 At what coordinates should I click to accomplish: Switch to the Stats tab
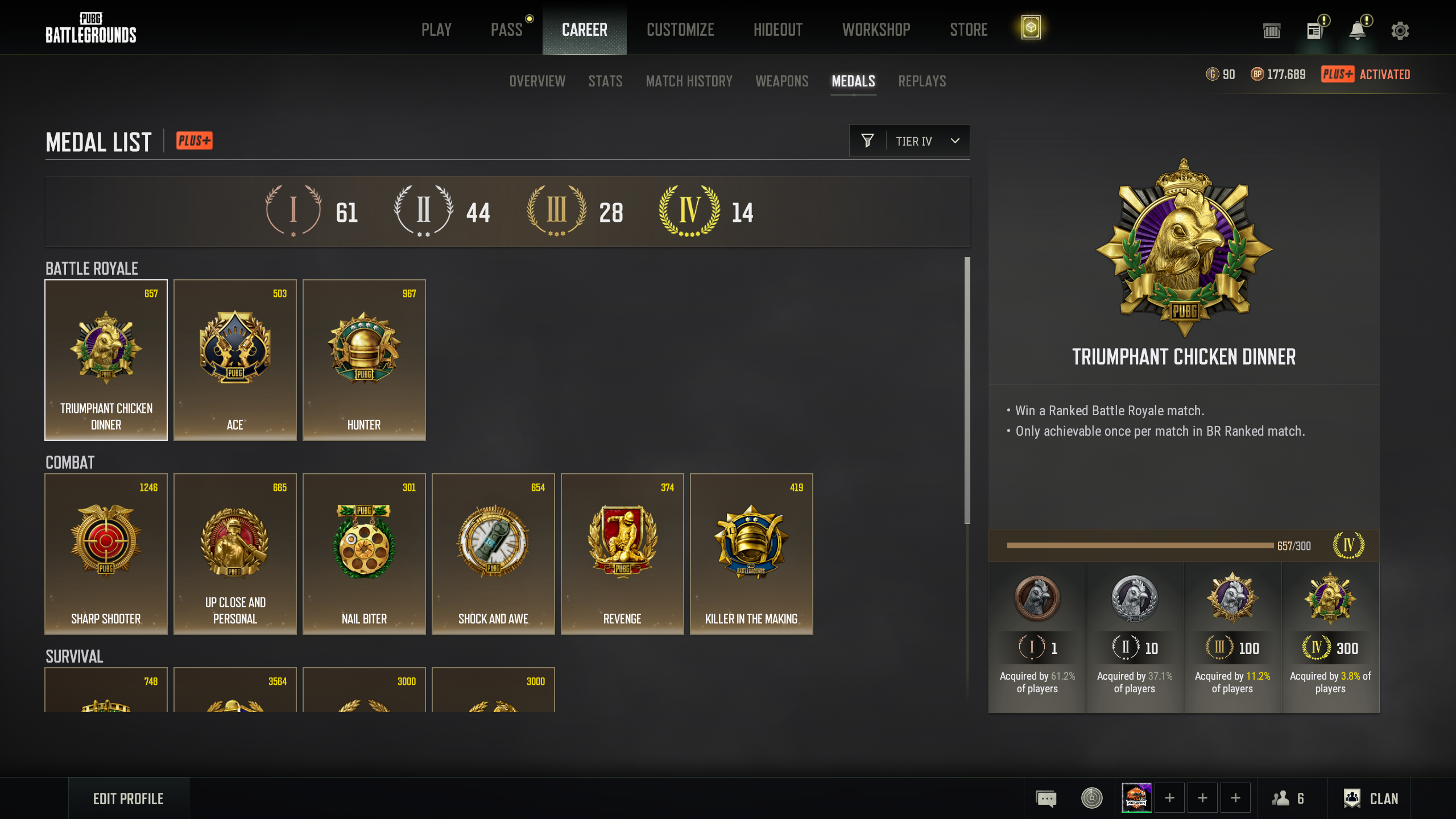(605, 81)
